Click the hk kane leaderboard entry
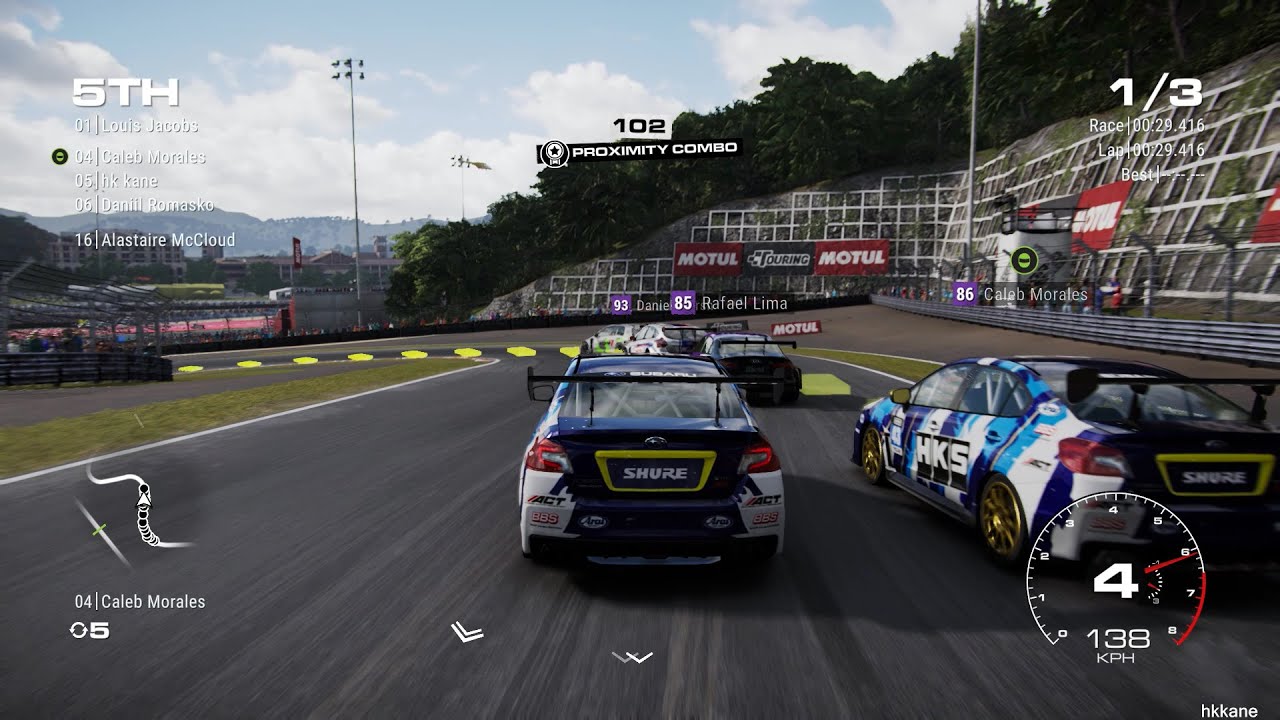1280x720 pixels. [118, 181]
